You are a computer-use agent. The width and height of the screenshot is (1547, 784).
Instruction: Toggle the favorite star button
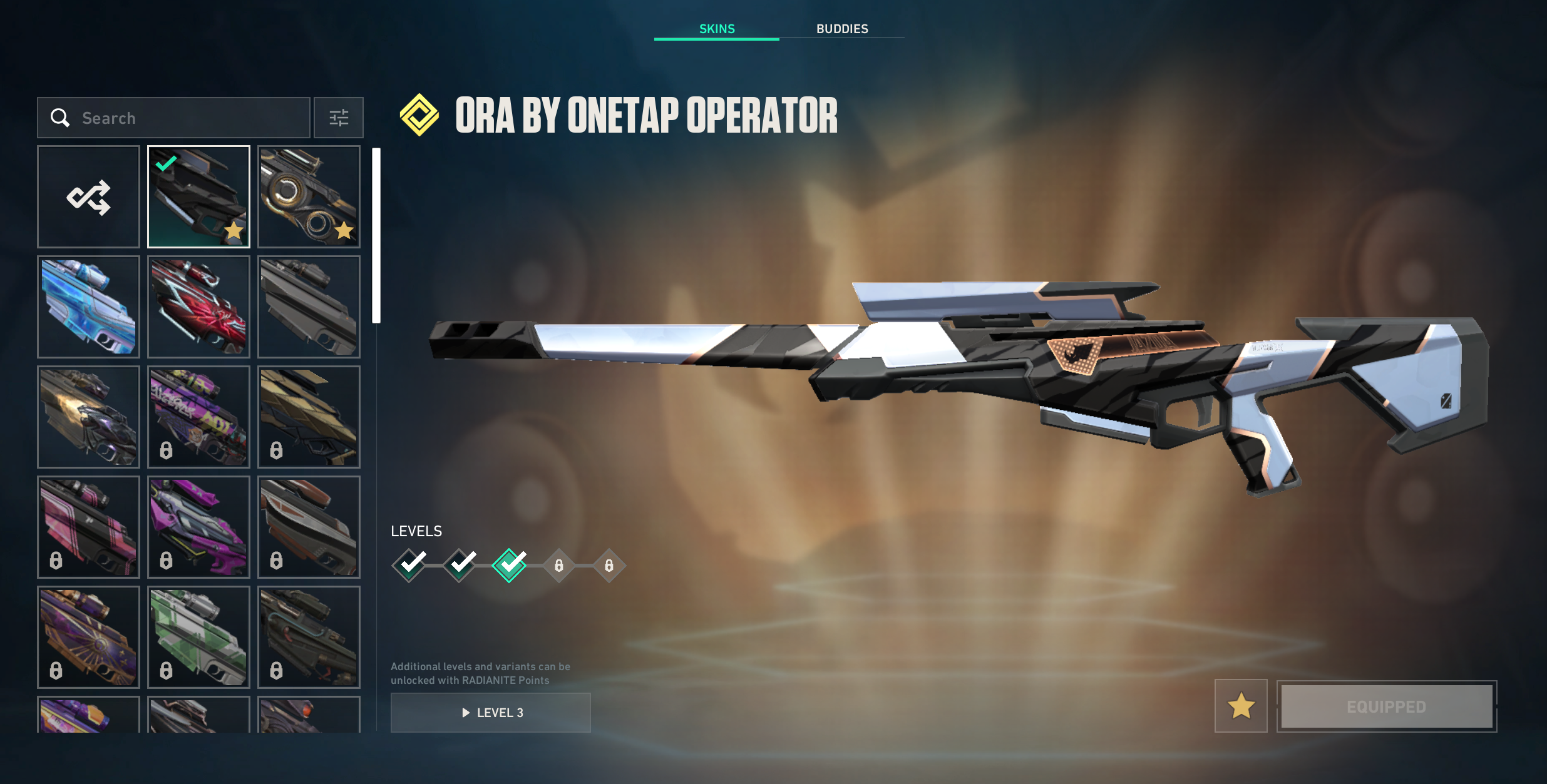(1241, 706)
